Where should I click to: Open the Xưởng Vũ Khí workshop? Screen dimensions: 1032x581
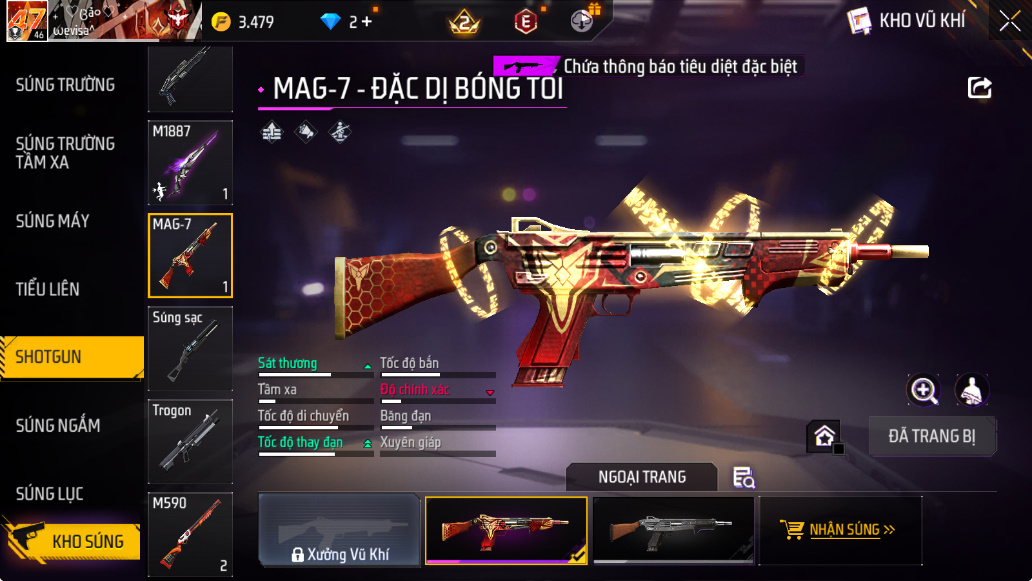click(339, 530)
